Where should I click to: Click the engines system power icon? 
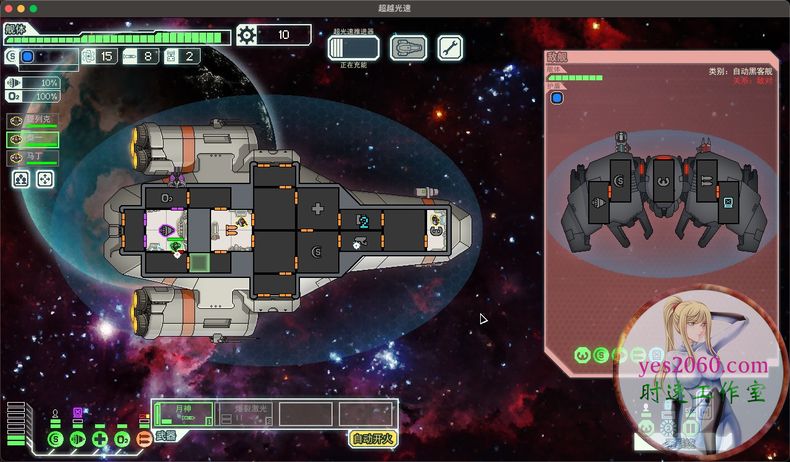click(x=77, y=438)
